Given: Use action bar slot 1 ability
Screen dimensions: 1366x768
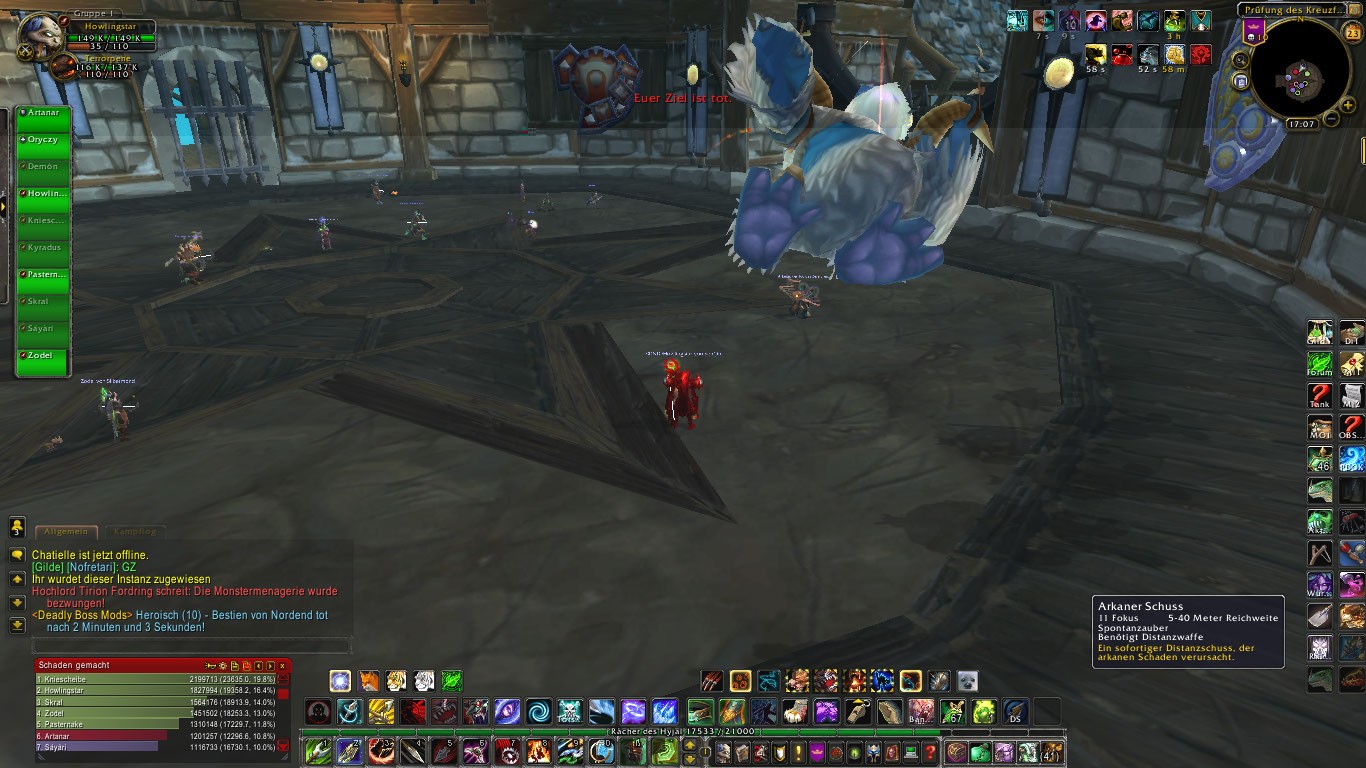Looking at the screenshot, I should pyautogui.click(x=319, y=751).
